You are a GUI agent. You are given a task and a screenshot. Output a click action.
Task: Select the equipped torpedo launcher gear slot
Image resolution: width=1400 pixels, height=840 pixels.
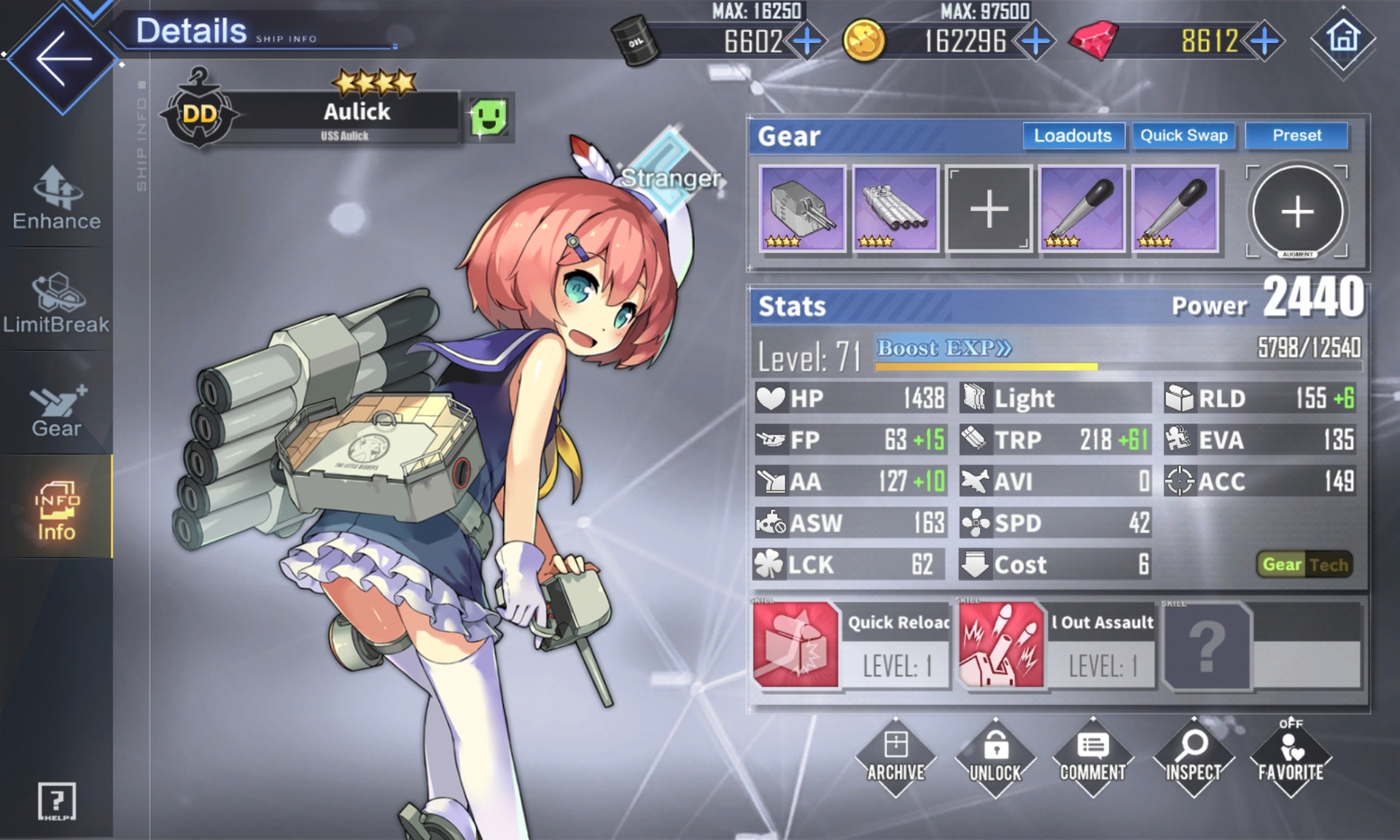point(895,209)
